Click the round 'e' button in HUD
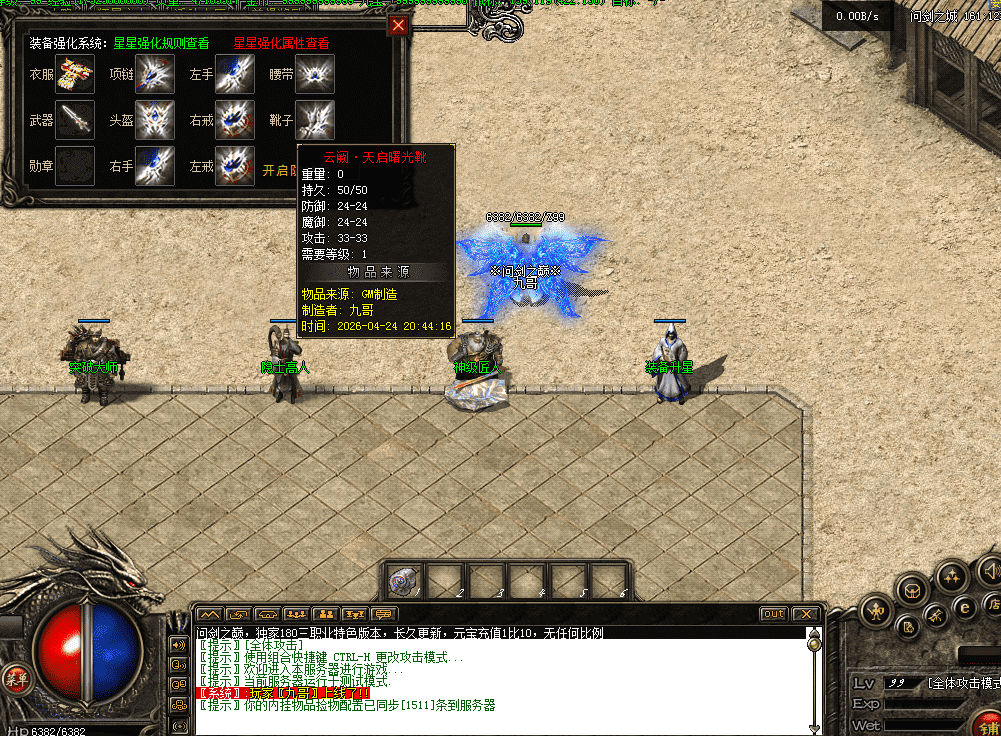The height and width of the screenshot is (736, 1001). click(x=965, y=606)
